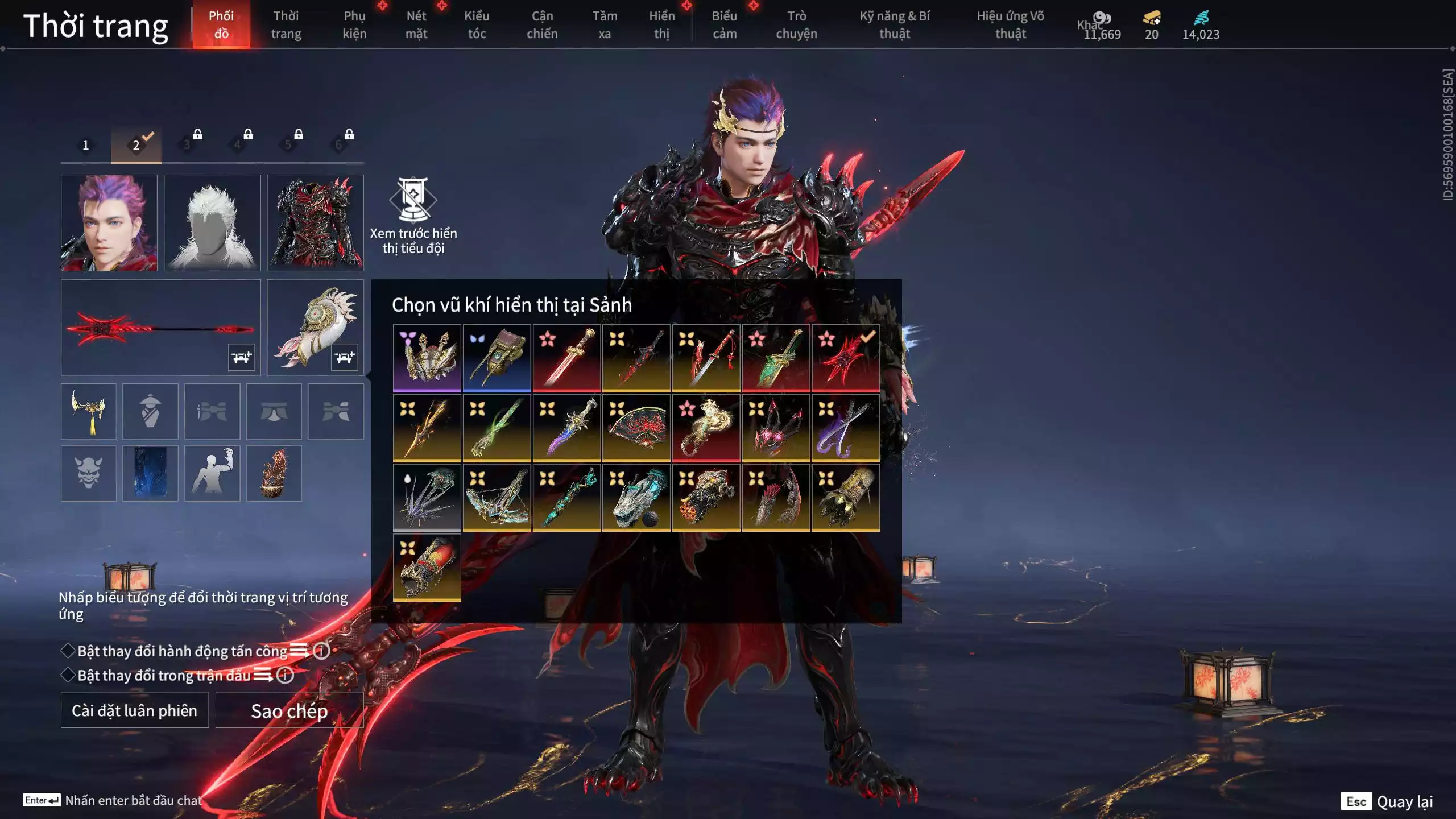Select the Kiểu tóc tab

click(x=477, y=24)
